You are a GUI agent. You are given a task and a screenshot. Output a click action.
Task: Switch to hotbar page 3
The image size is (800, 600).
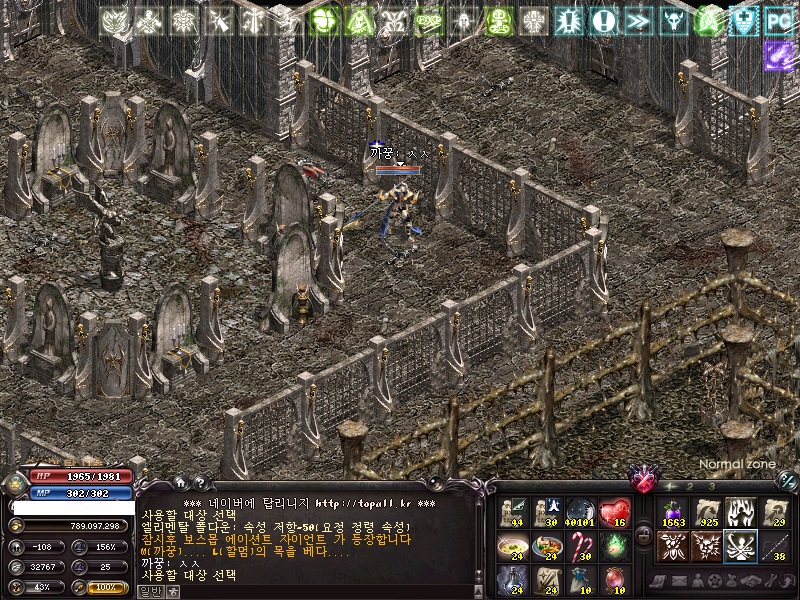click(x=712, y=487)
